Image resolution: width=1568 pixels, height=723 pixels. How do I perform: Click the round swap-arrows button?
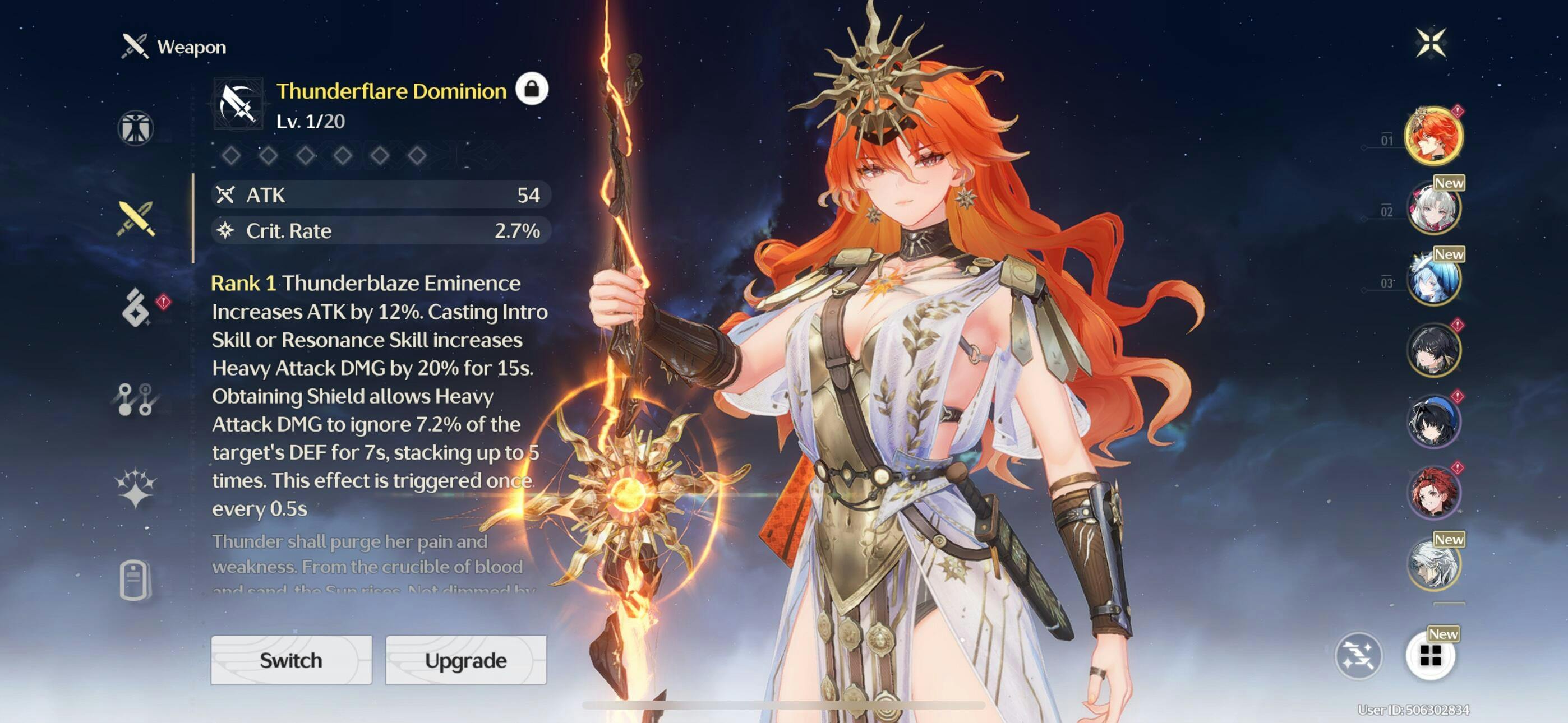[1358, 656]
